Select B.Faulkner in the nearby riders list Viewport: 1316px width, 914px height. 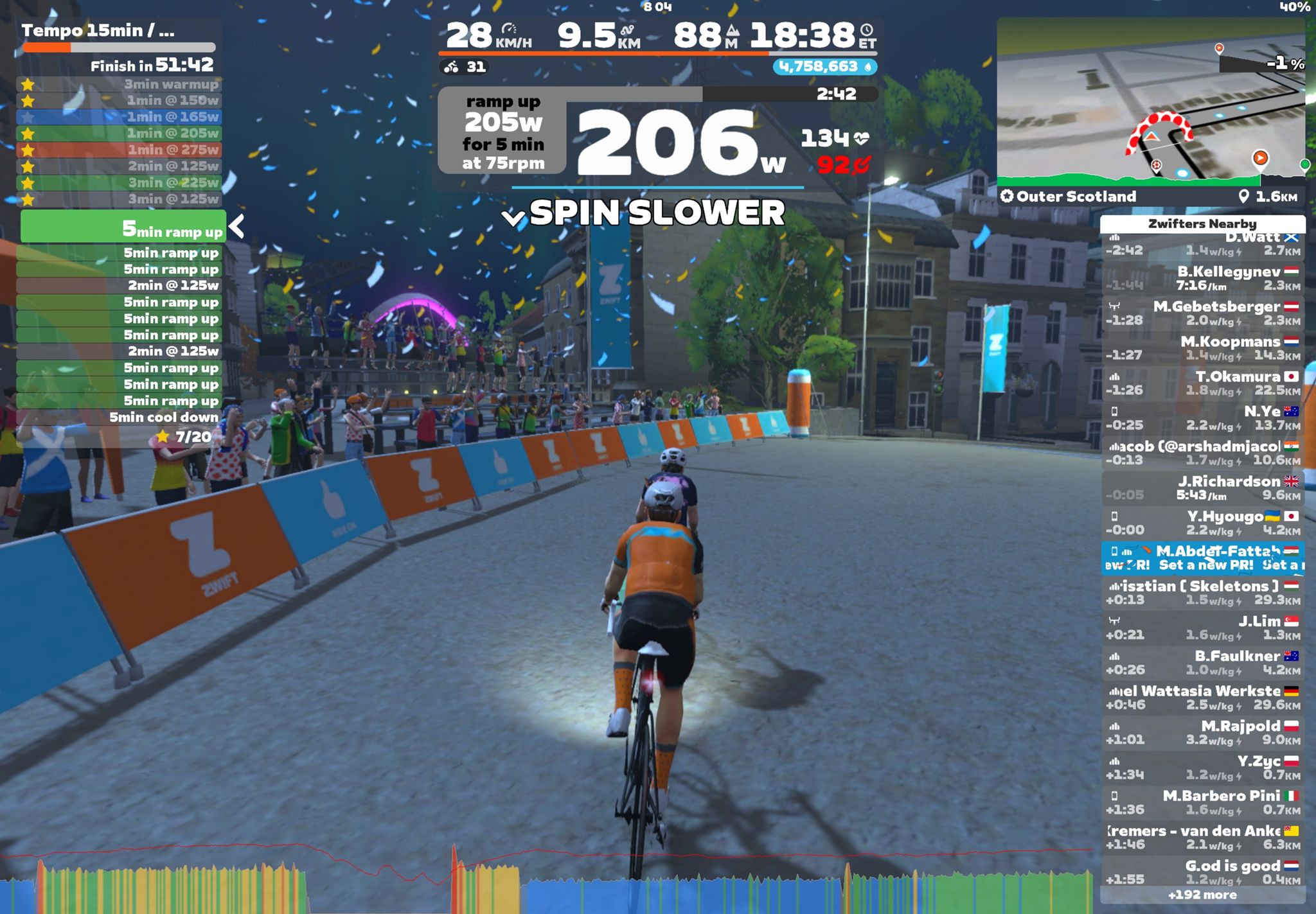pos(1202,663)
